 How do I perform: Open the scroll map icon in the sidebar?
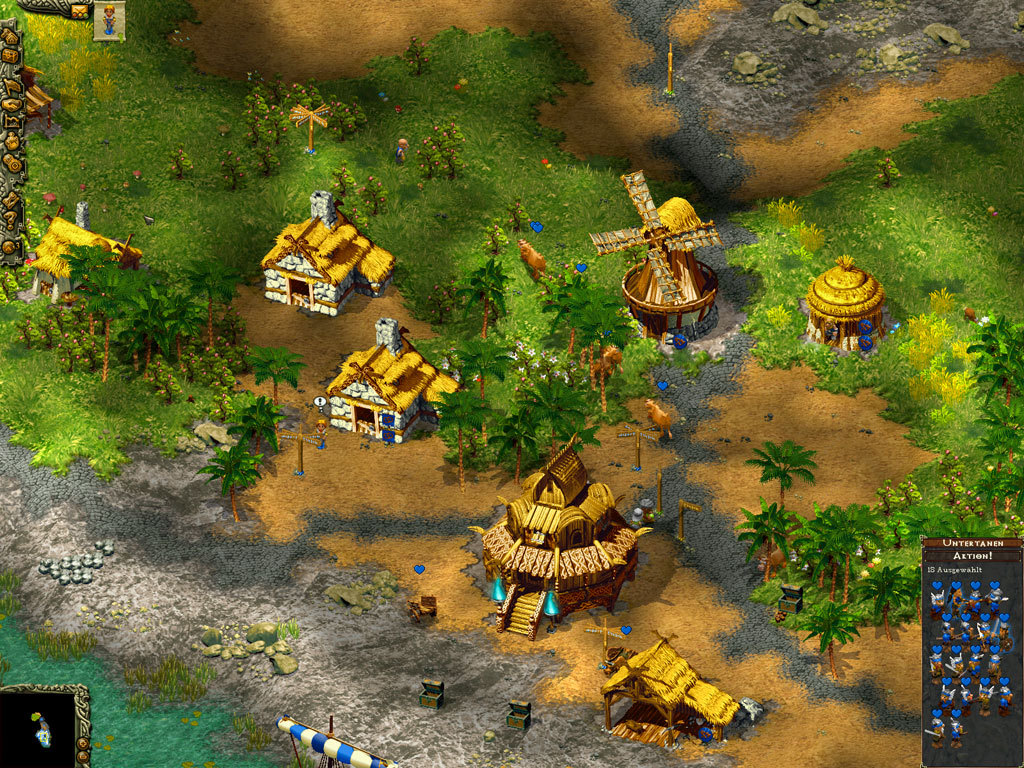click(x=12, y=122)
